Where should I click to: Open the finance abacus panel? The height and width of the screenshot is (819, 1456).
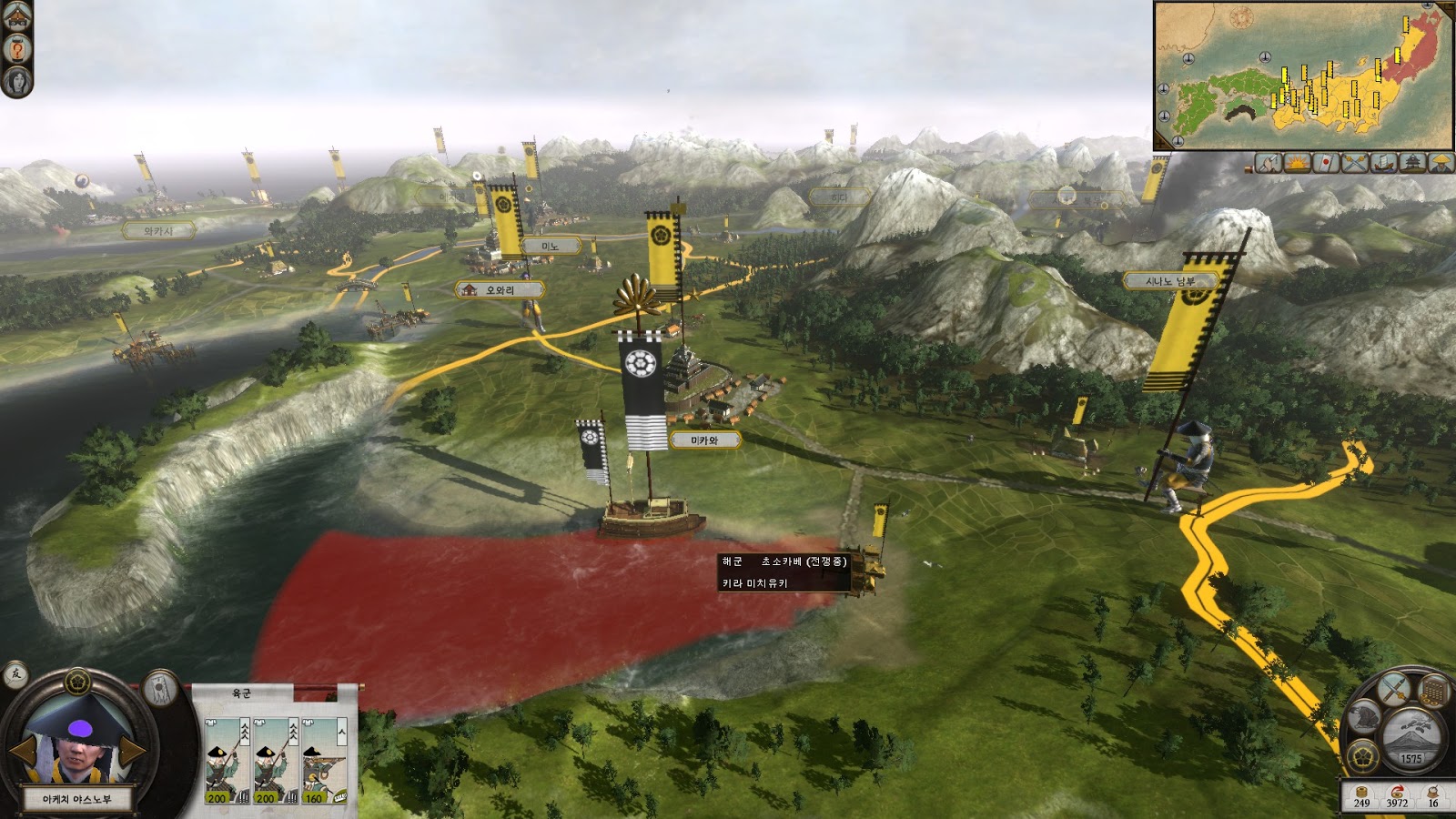1433,691
